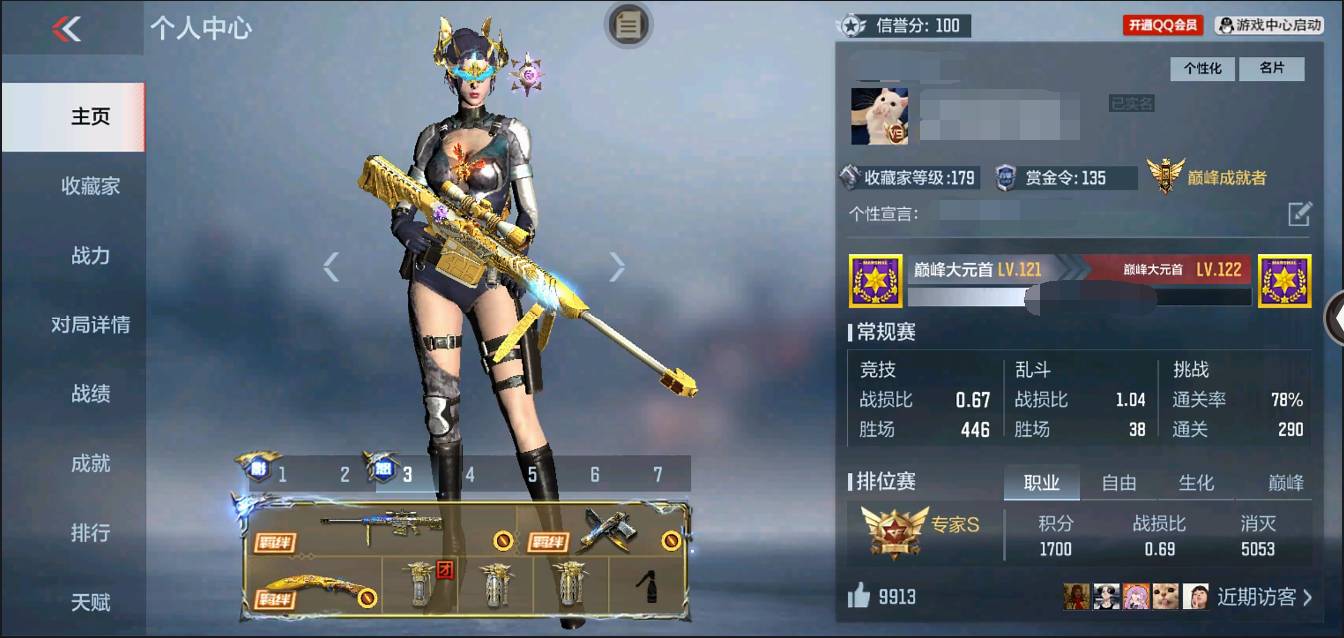Image resolution: width=1344 pixels, height=638 pixels.
Task: Show next character with right arrow
Action: [x=617, y=266]
